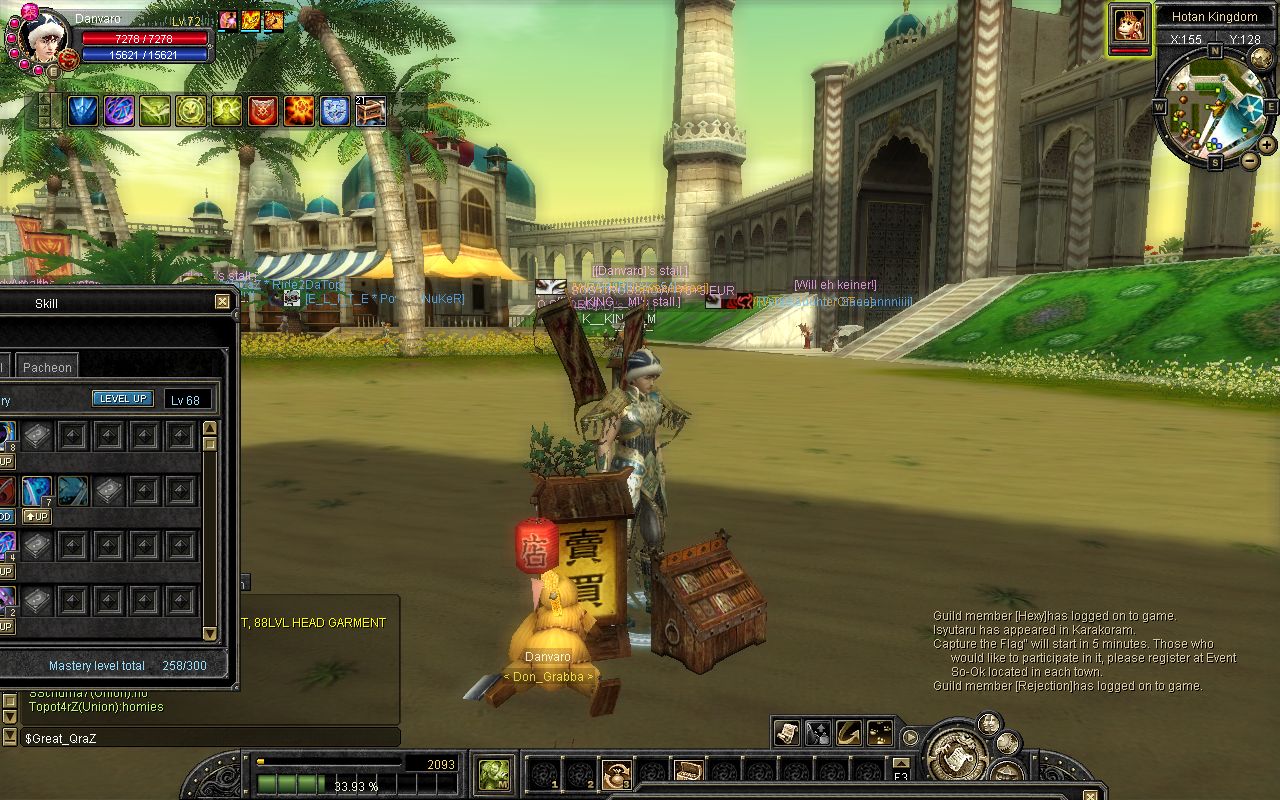Open the monkey pet portrait
This screenshot has height=800, width=1280.
[1129, 25]
